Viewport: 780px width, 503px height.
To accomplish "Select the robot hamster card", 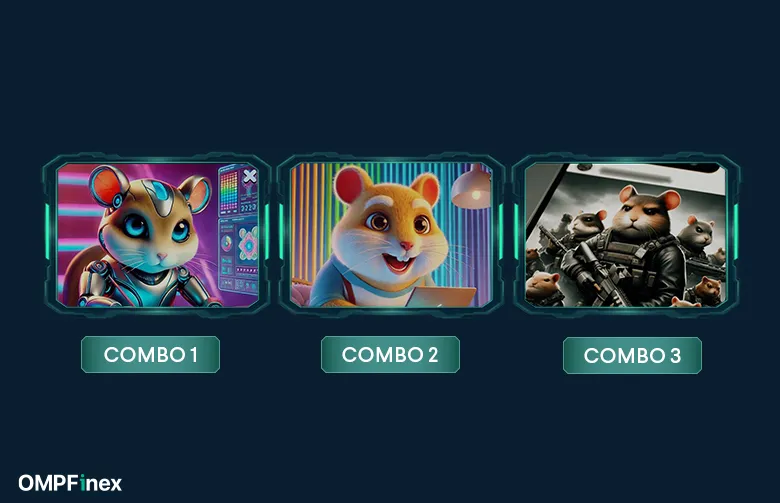I will pos(155,235).
